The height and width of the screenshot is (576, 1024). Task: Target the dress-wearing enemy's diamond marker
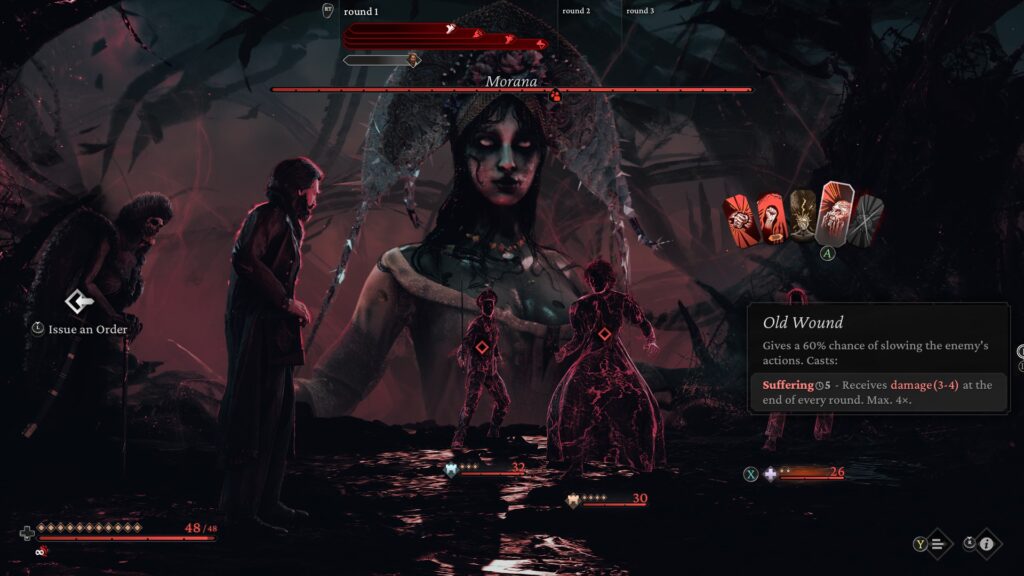point(604,336)
